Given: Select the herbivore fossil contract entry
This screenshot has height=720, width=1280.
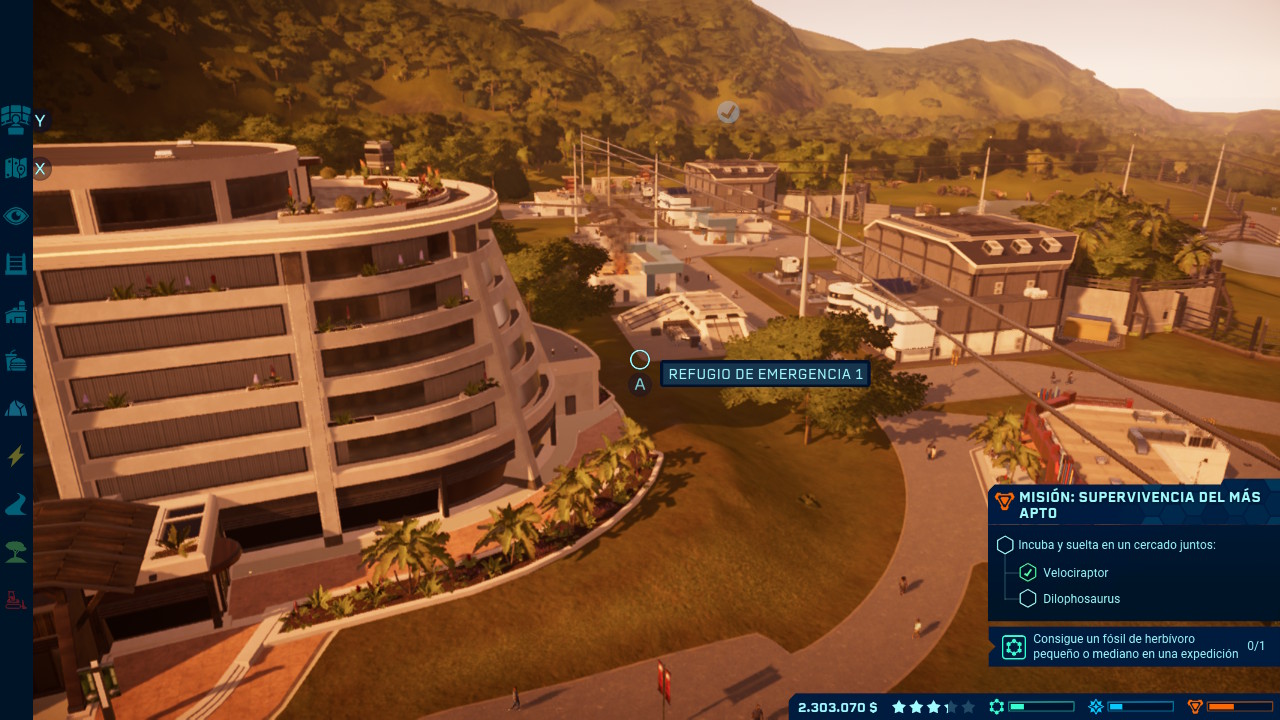Looking at the screenshot, I should click(x=1133, y=646).
